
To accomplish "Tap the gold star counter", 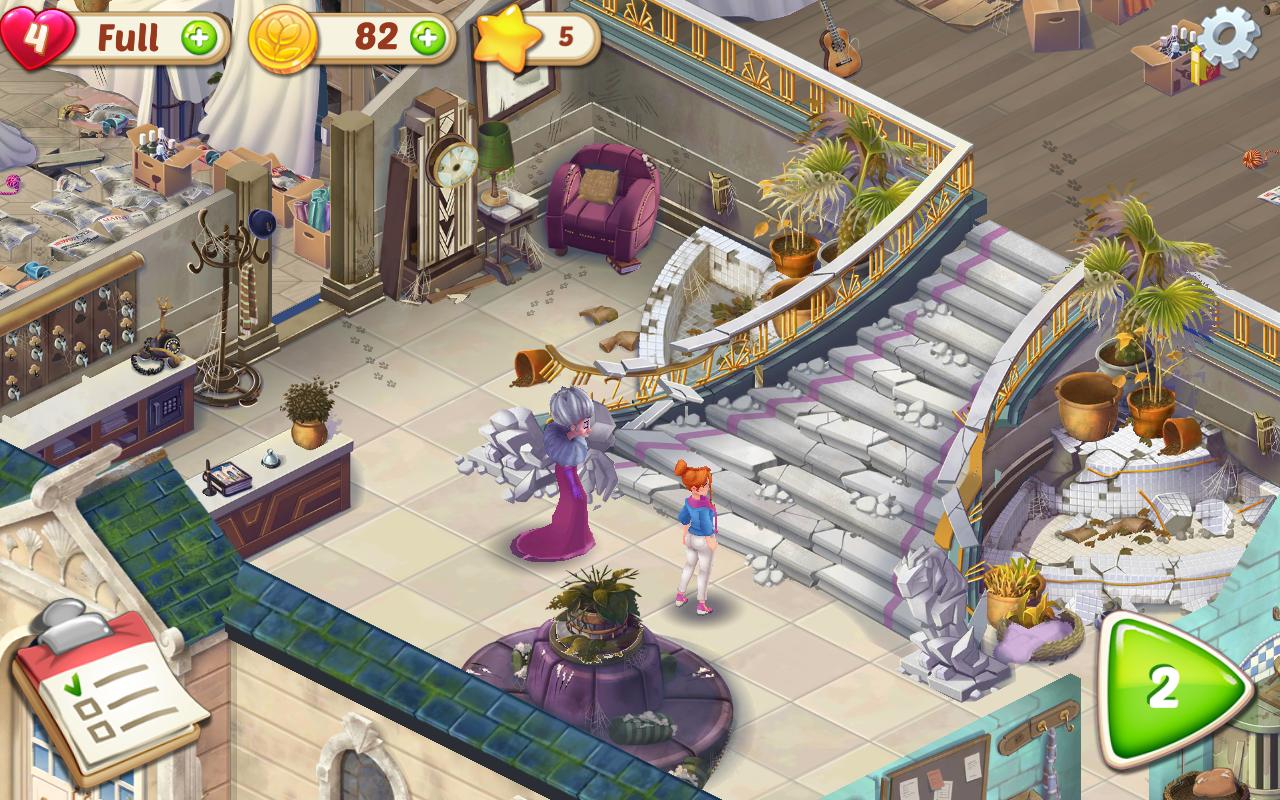I will pos(508,38).
